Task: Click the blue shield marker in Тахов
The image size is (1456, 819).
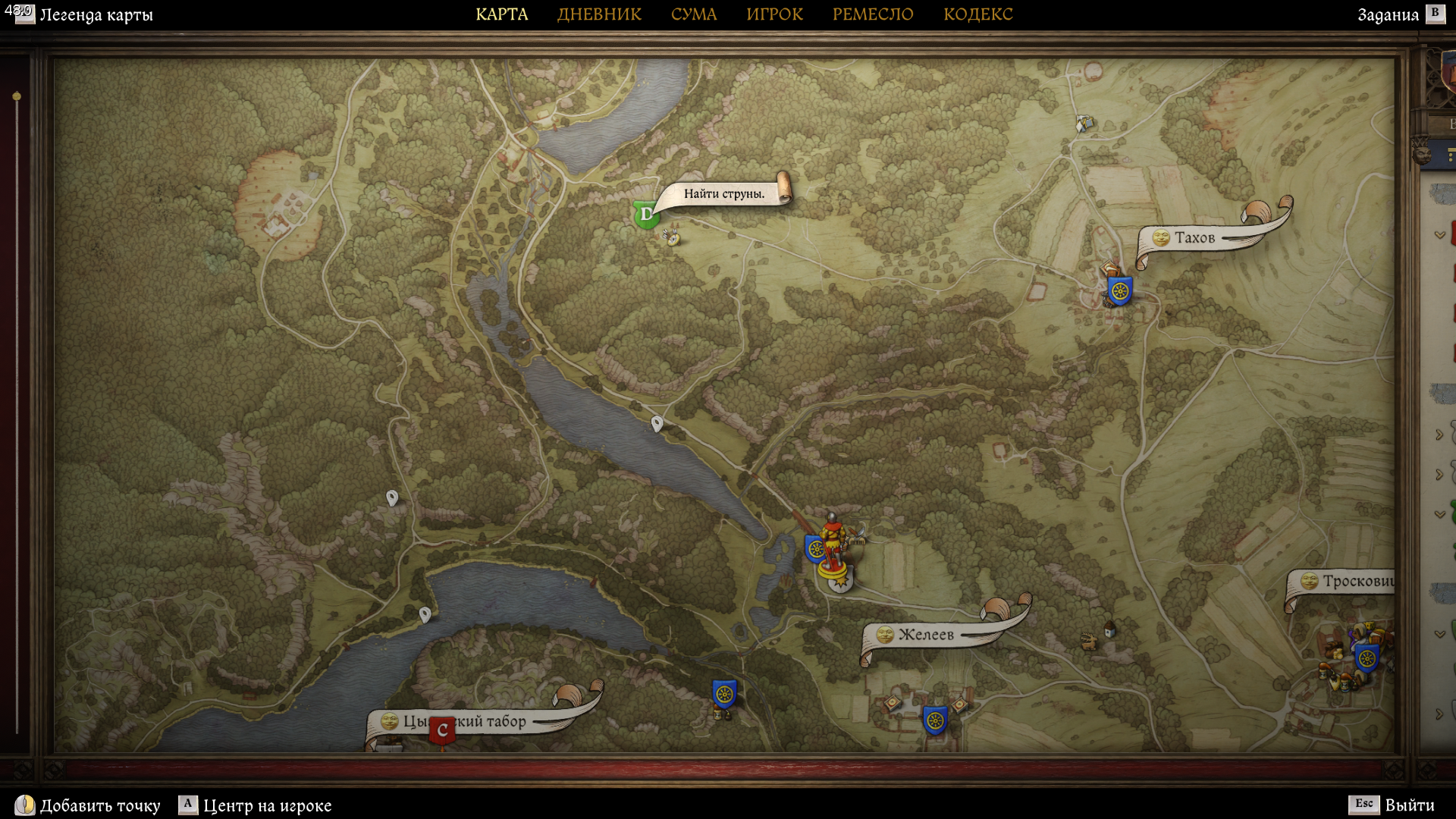Action: click(1119, 290)
